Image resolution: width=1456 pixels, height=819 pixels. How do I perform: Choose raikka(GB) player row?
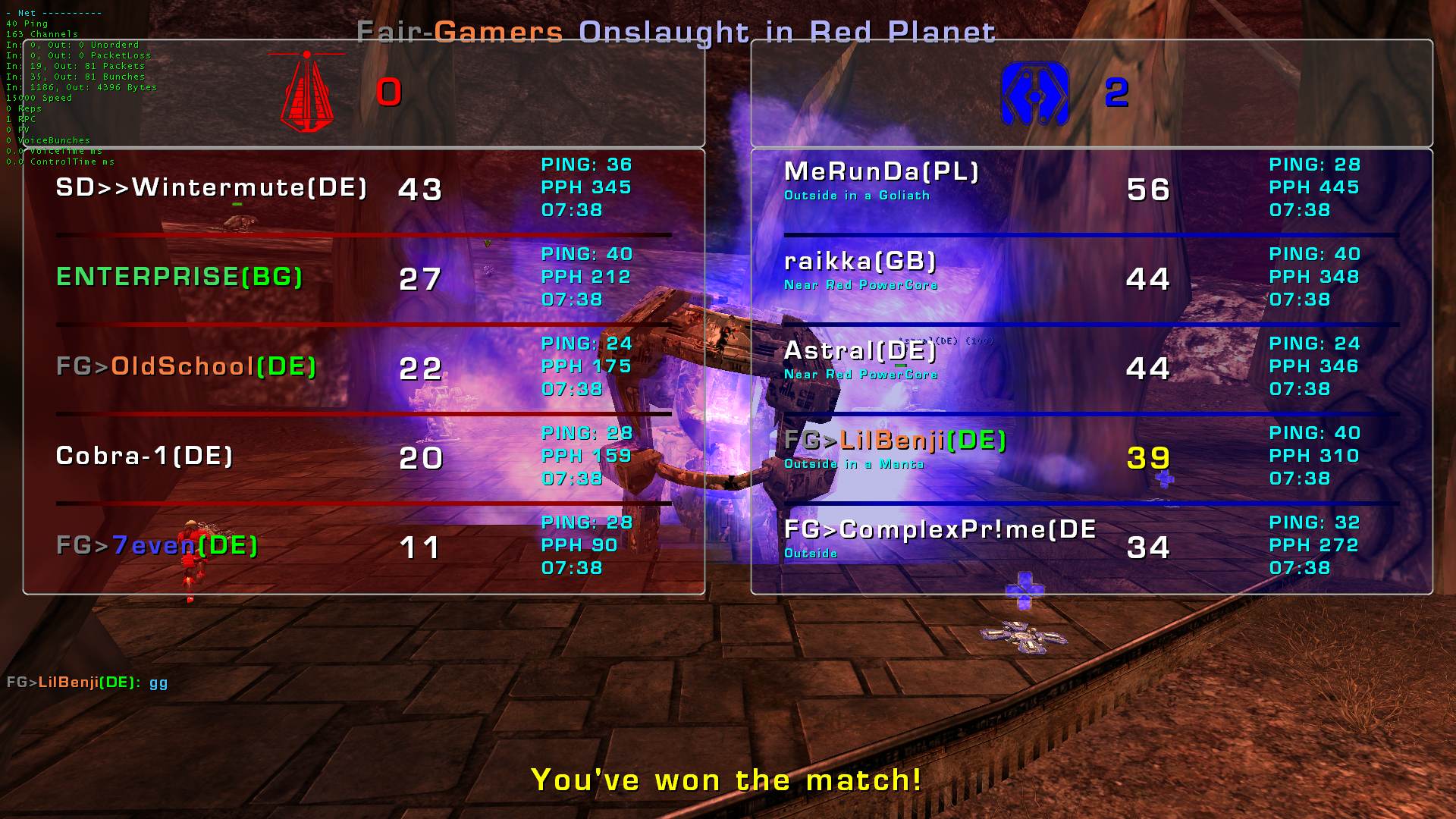[860, 262]
